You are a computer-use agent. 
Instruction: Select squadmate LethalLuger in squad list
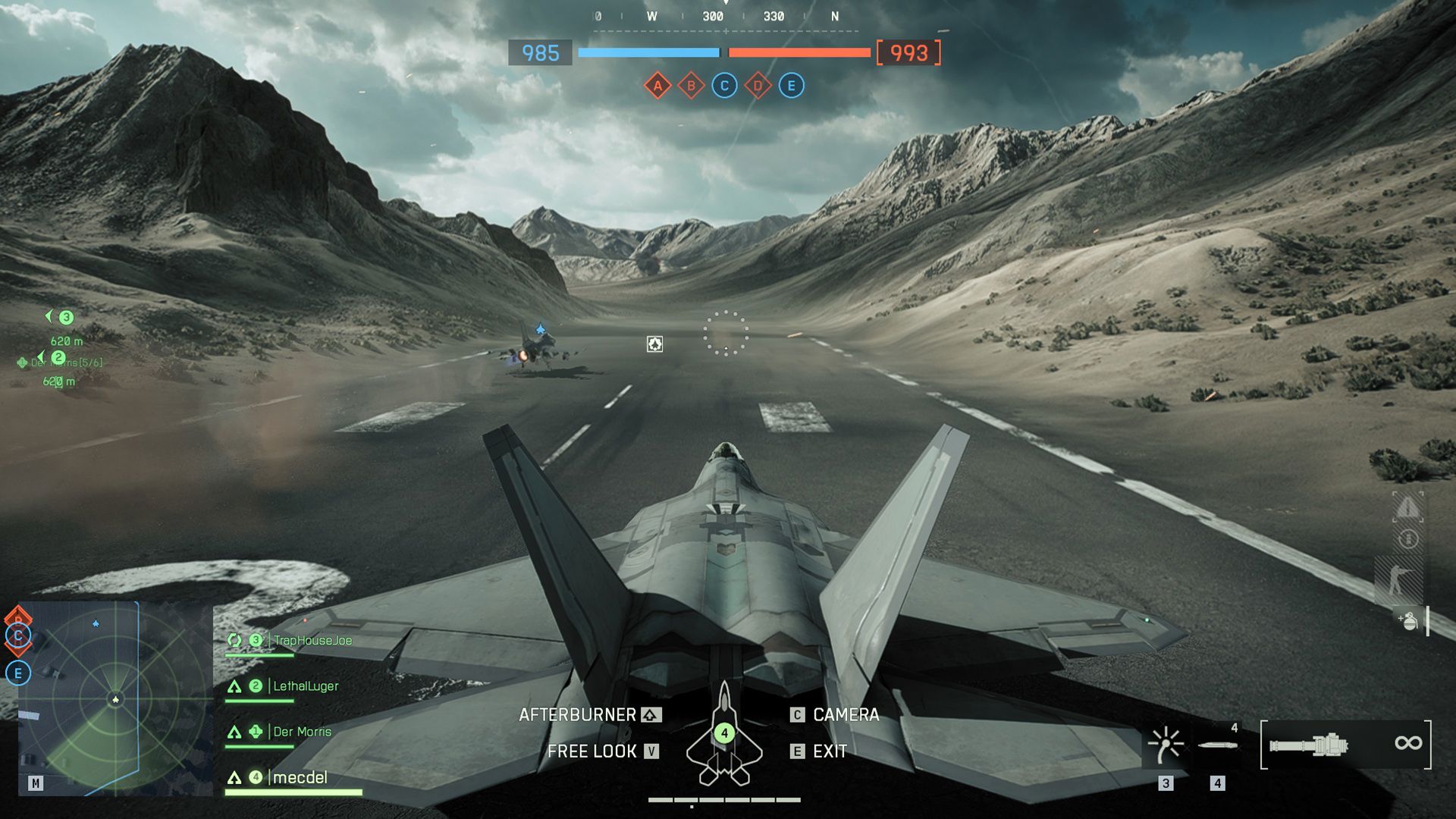tap(305, 686)
